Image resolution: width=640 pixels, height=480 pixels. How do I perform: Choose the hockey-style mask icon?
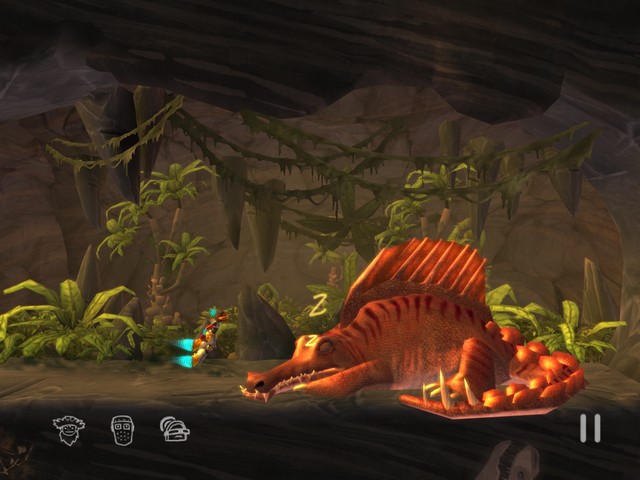point(122,430)
